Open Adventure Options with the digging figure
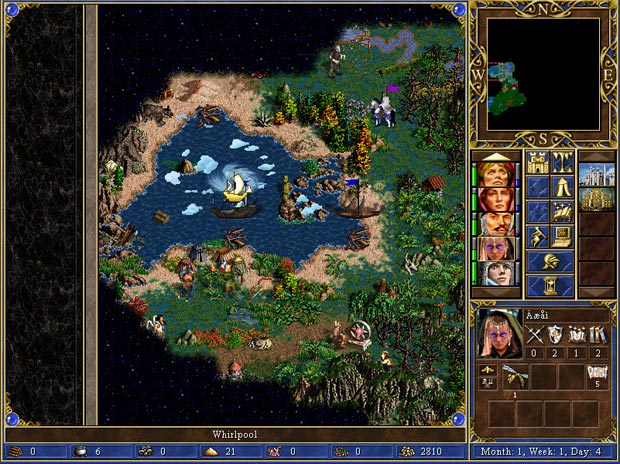Screen dimensions: 620x464 coord(537,236)
